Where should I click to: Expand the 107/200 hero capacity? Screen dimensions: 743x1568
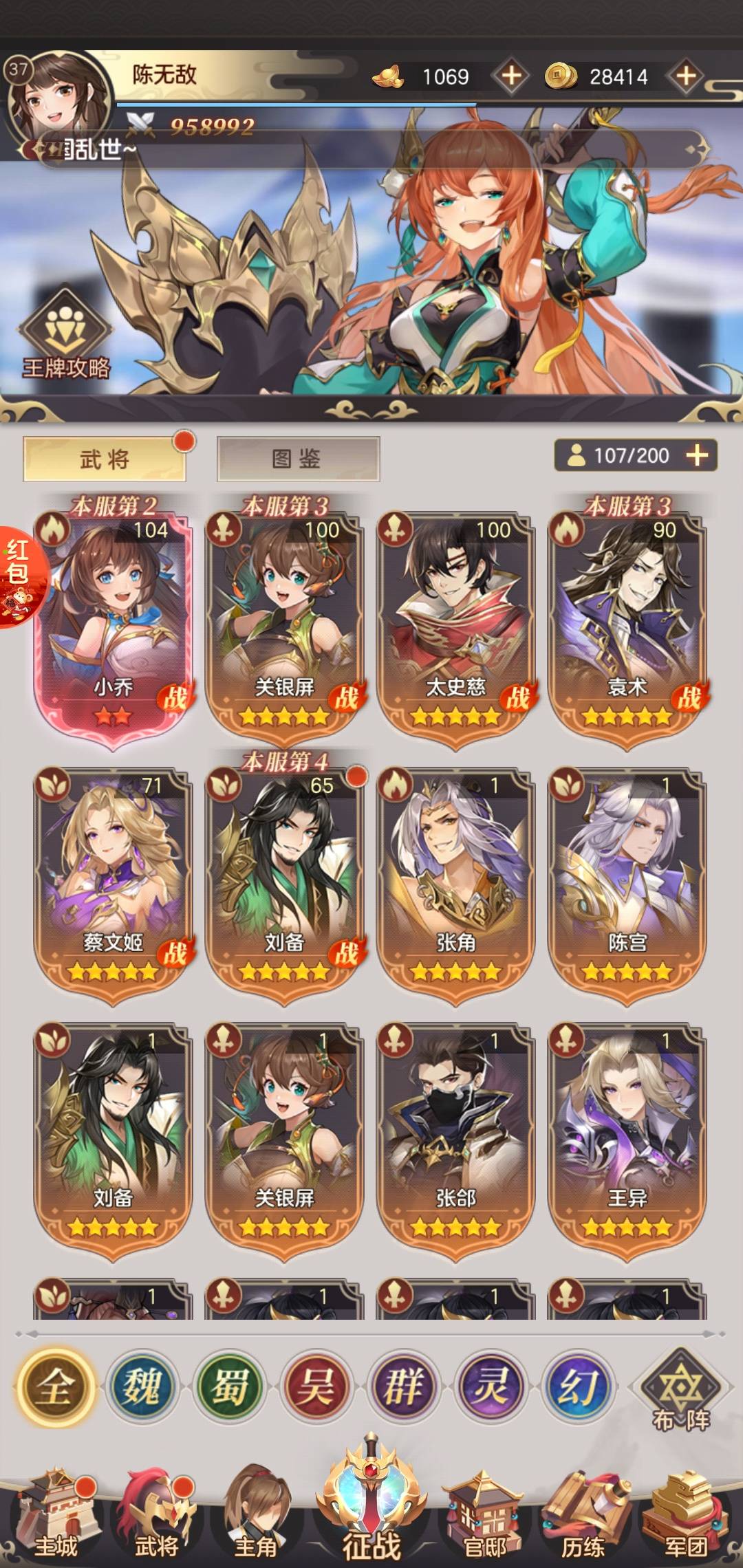coord(697,455)
